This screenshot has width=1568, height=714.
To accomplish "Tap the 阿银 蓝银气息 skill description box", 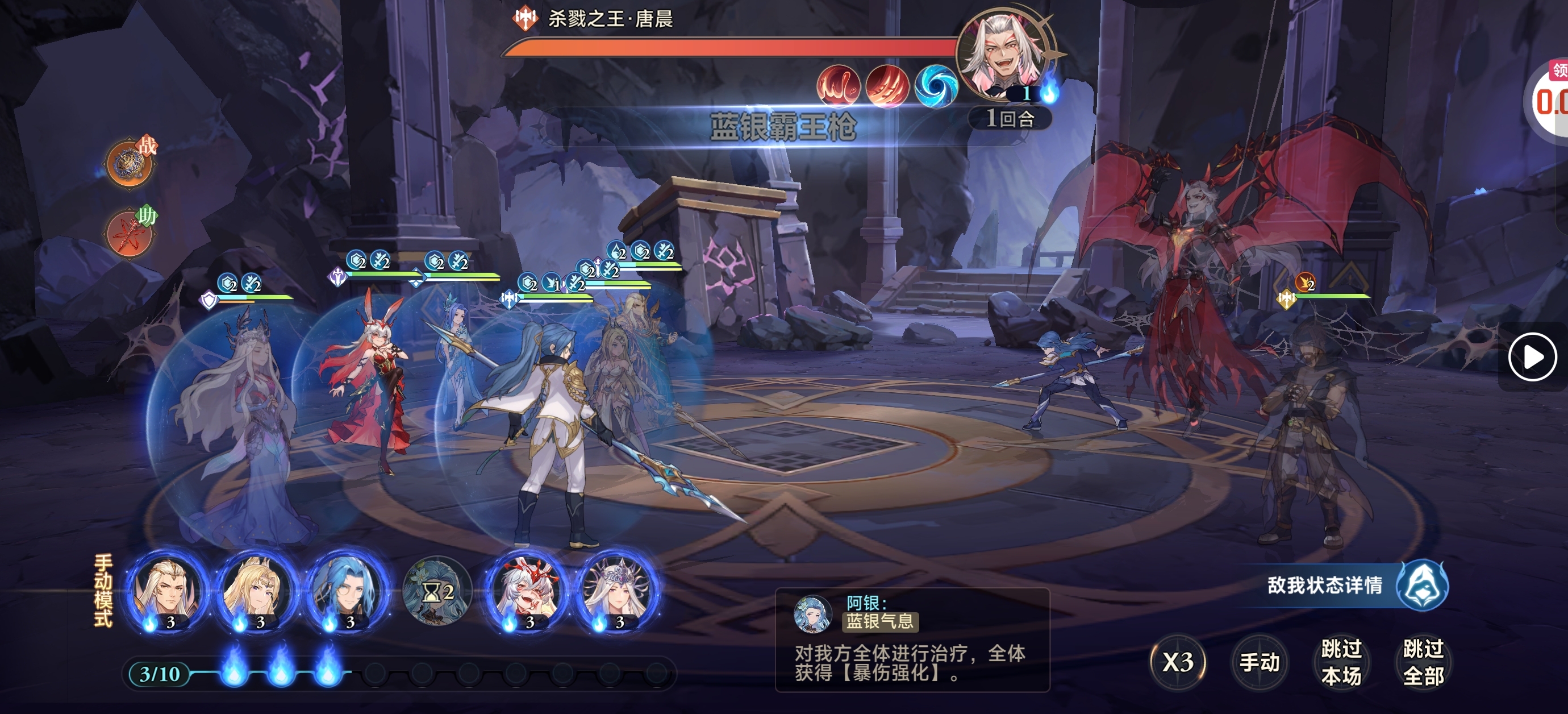I will tap(912, 640).
